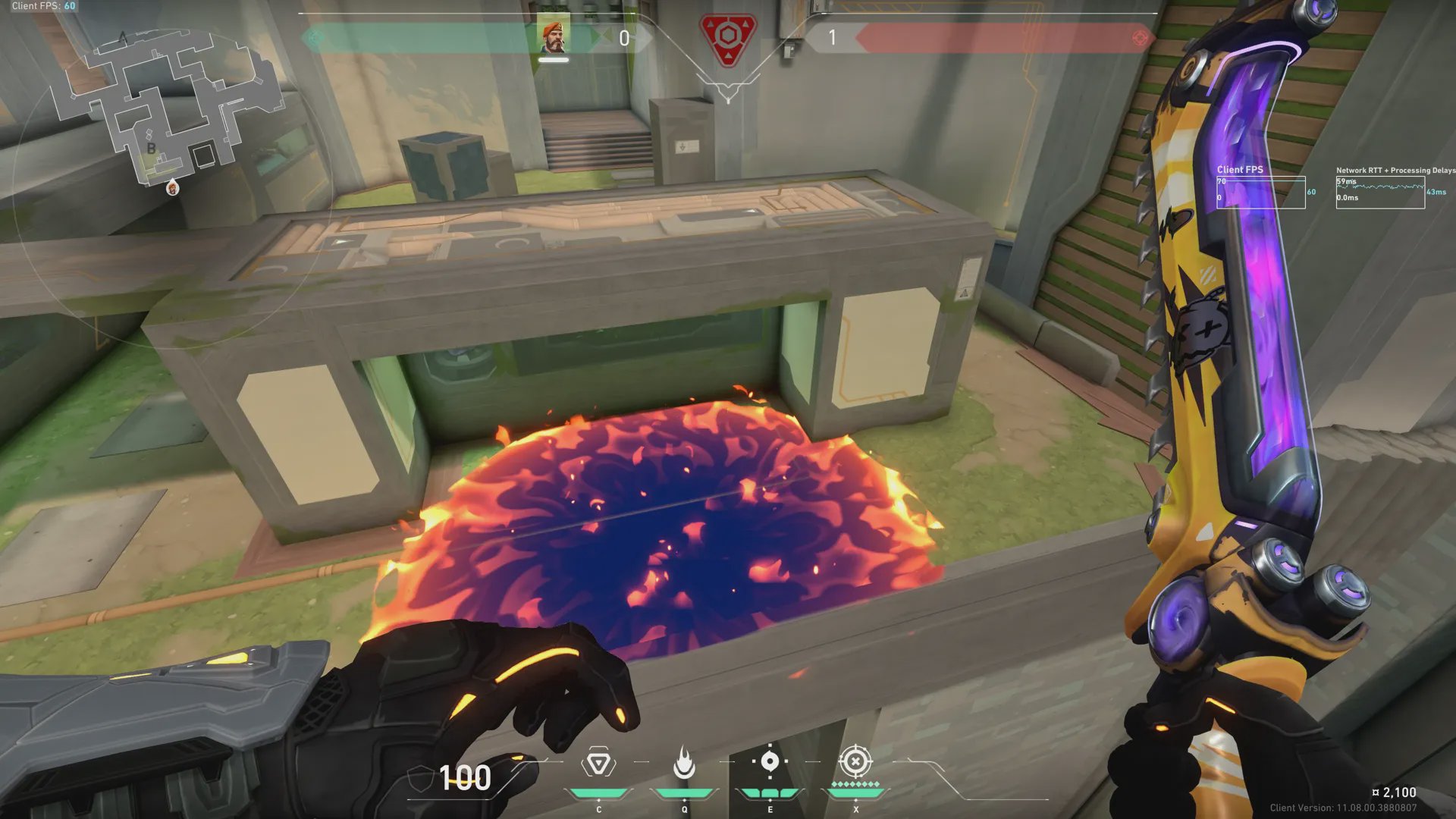Select Brimstone's portrait in the team bar
This screenshot has width=1456, height=819.
554,36
